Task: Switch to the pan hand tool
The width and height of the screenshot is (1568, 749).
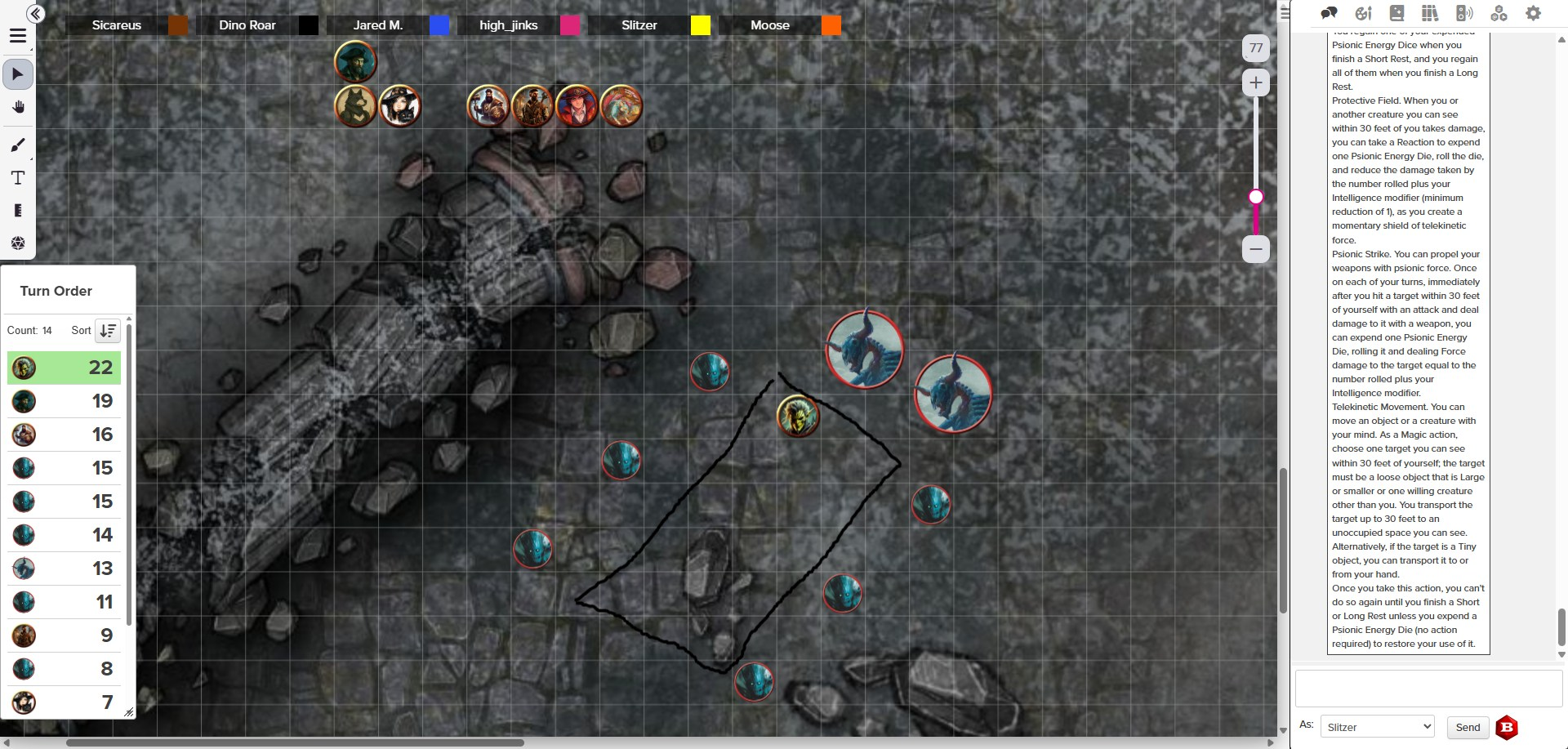Action: (x=18, y=107)
